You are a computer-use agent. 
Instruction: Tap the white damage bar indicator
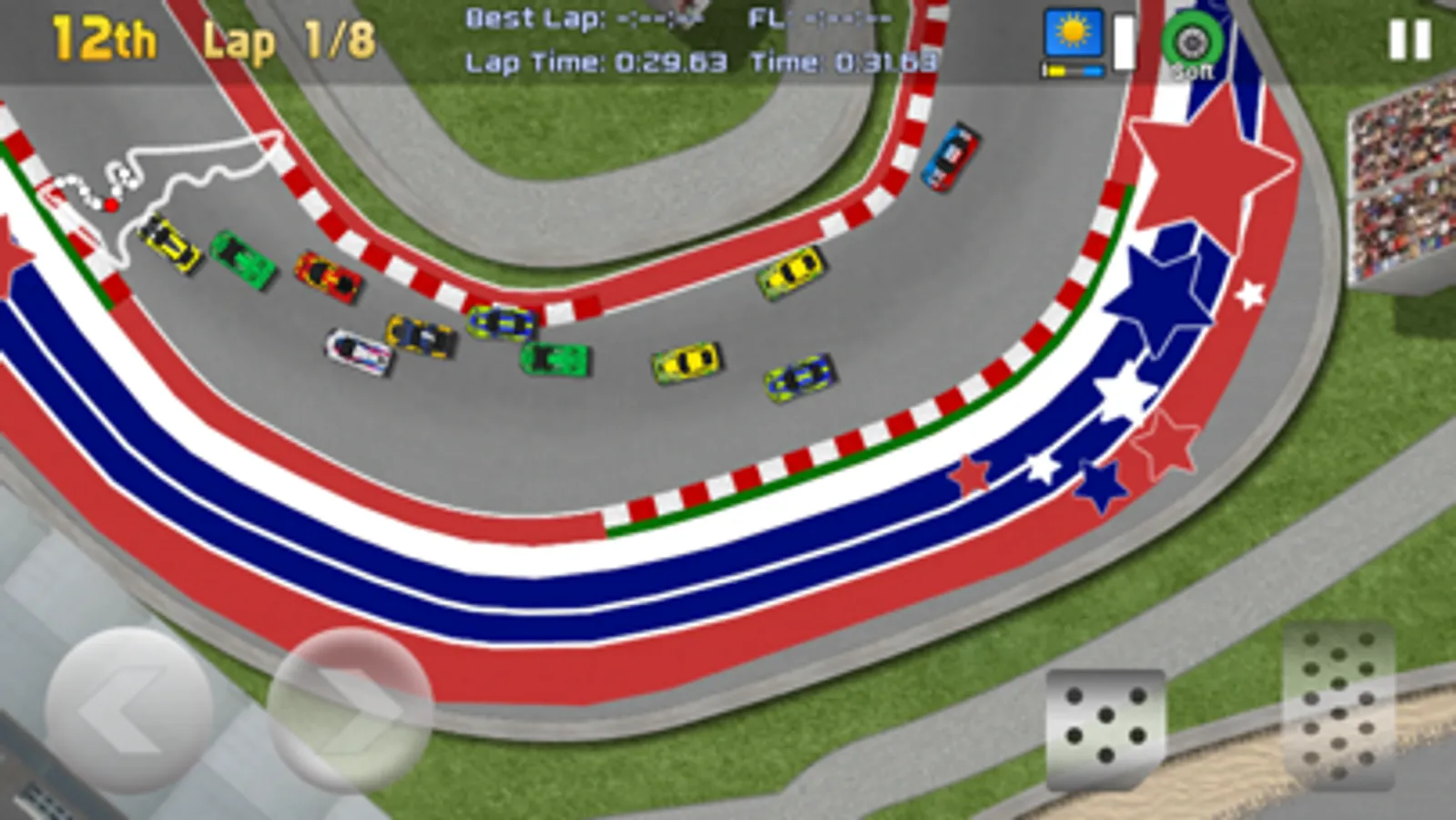coord(1122,41)
